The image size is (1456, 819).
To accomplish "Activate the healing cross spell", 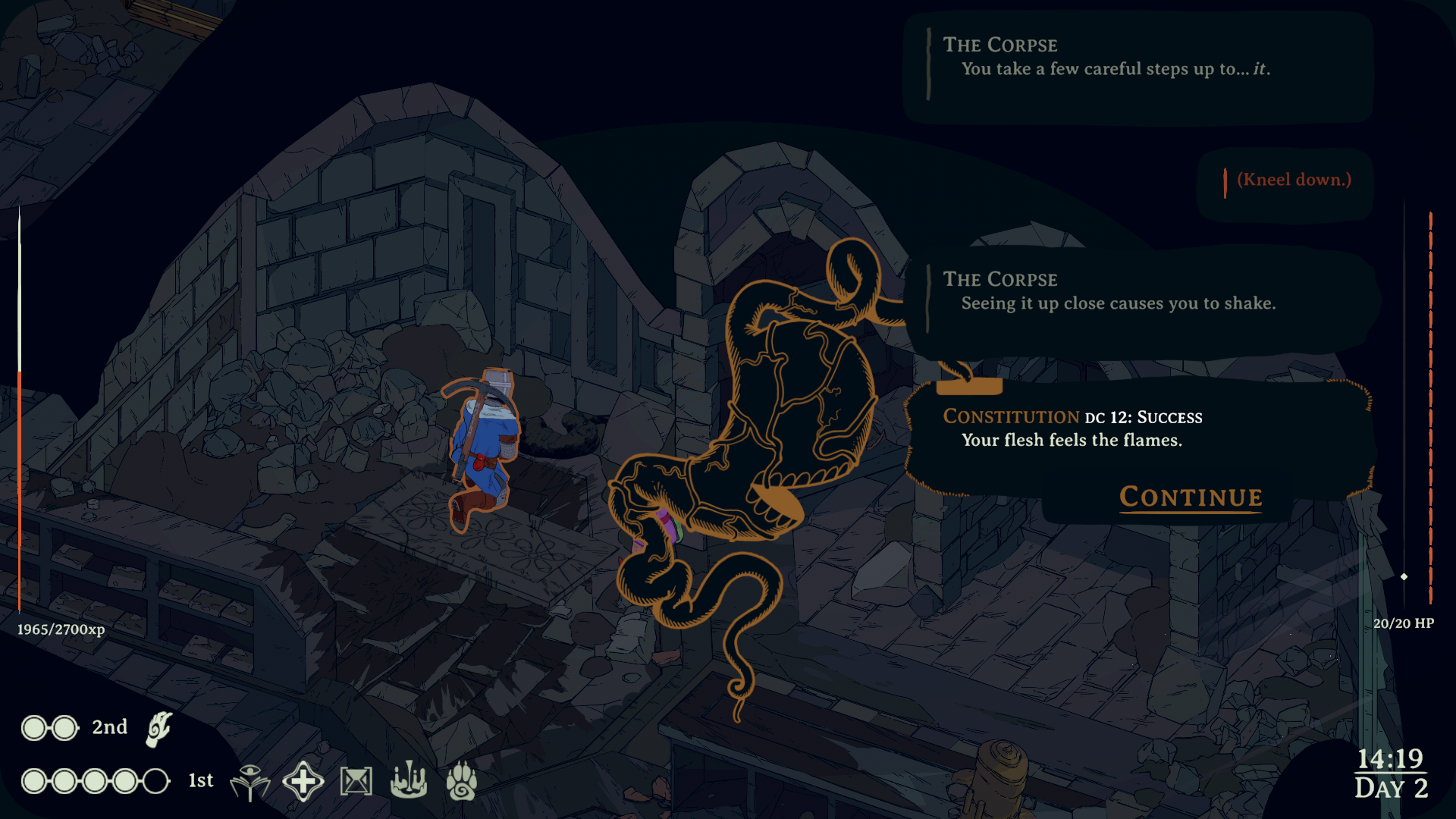I will pyautogui.click(x=303, y=781).
